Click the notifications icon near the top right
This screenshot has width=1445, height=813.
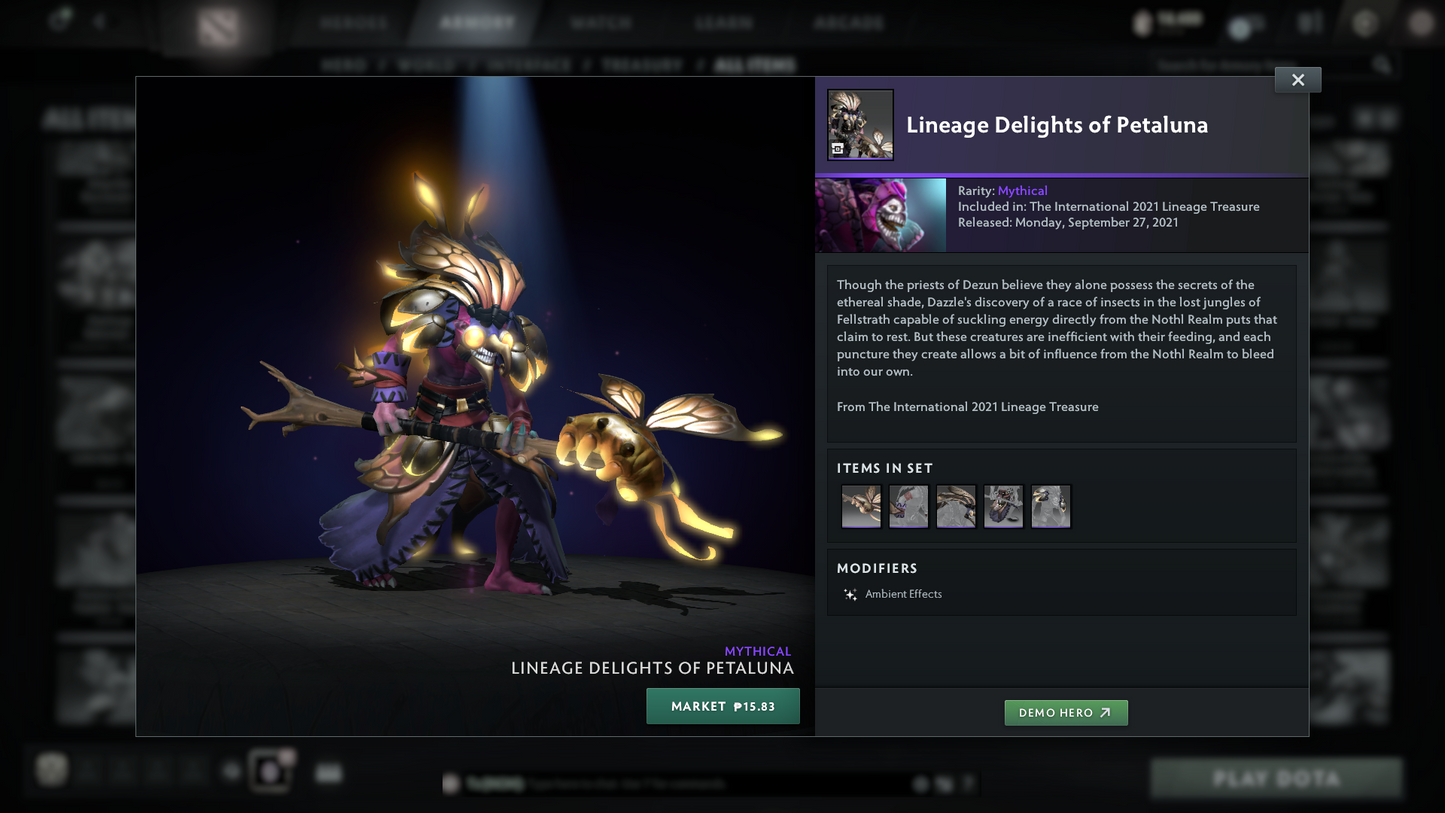coord(1243,22)
